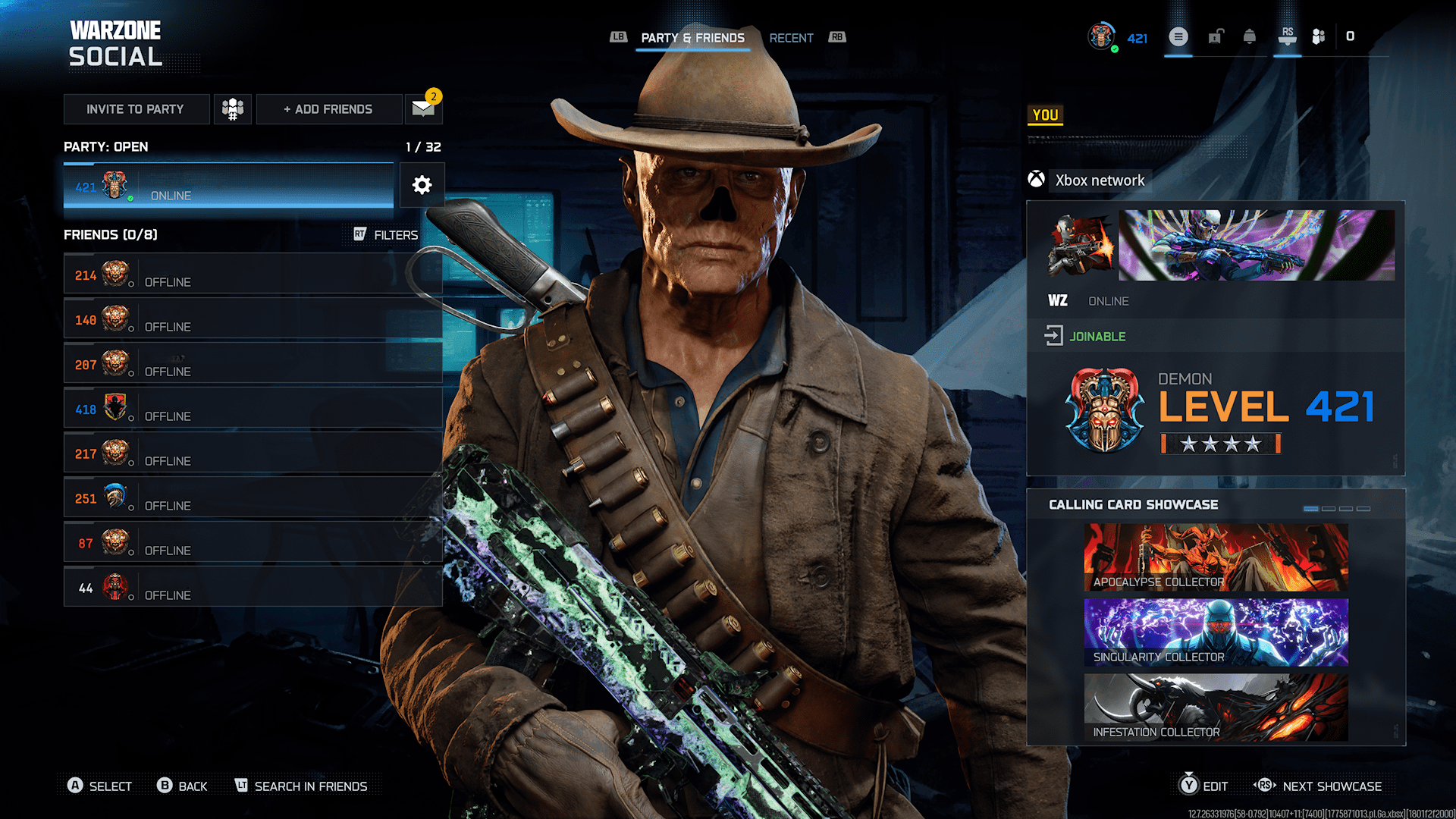Select the Party & Friends tab
Image resolution: width=1456 pixels, height=819 pixels.
(692, 37)
